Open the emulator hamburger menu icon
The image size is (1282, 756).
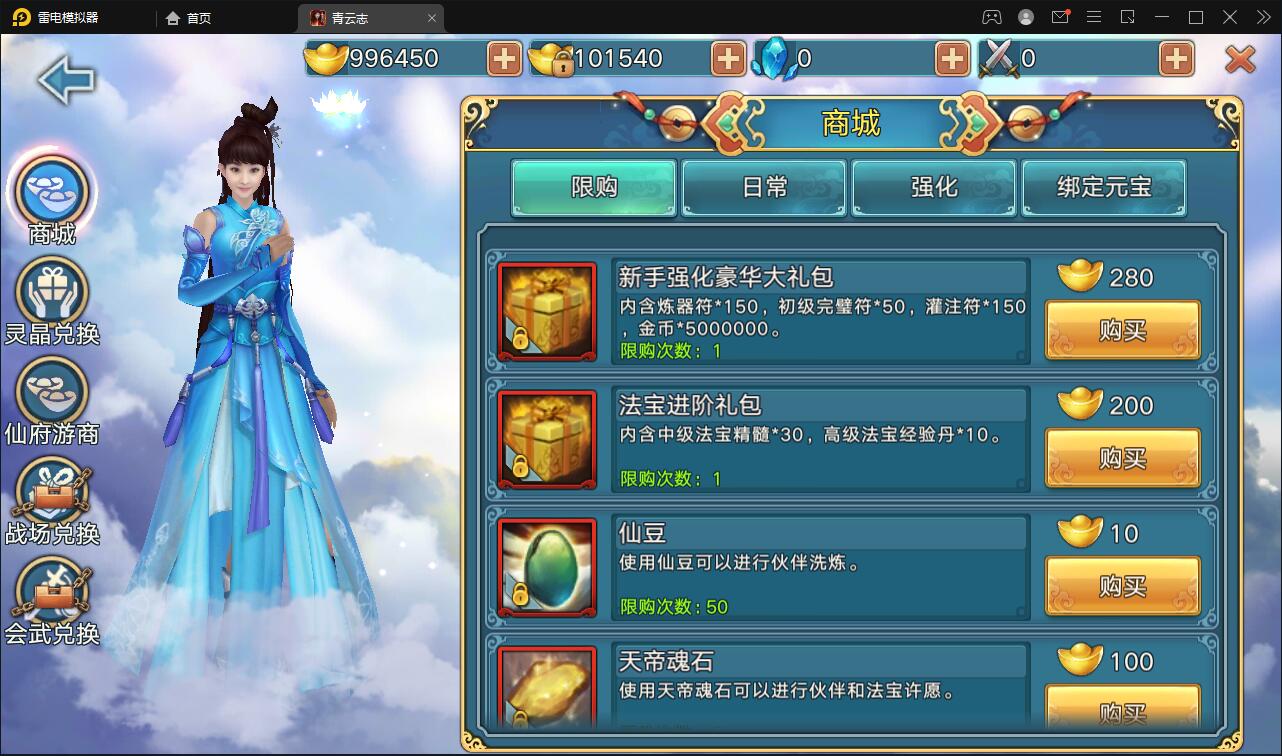tap(1095, 17)
